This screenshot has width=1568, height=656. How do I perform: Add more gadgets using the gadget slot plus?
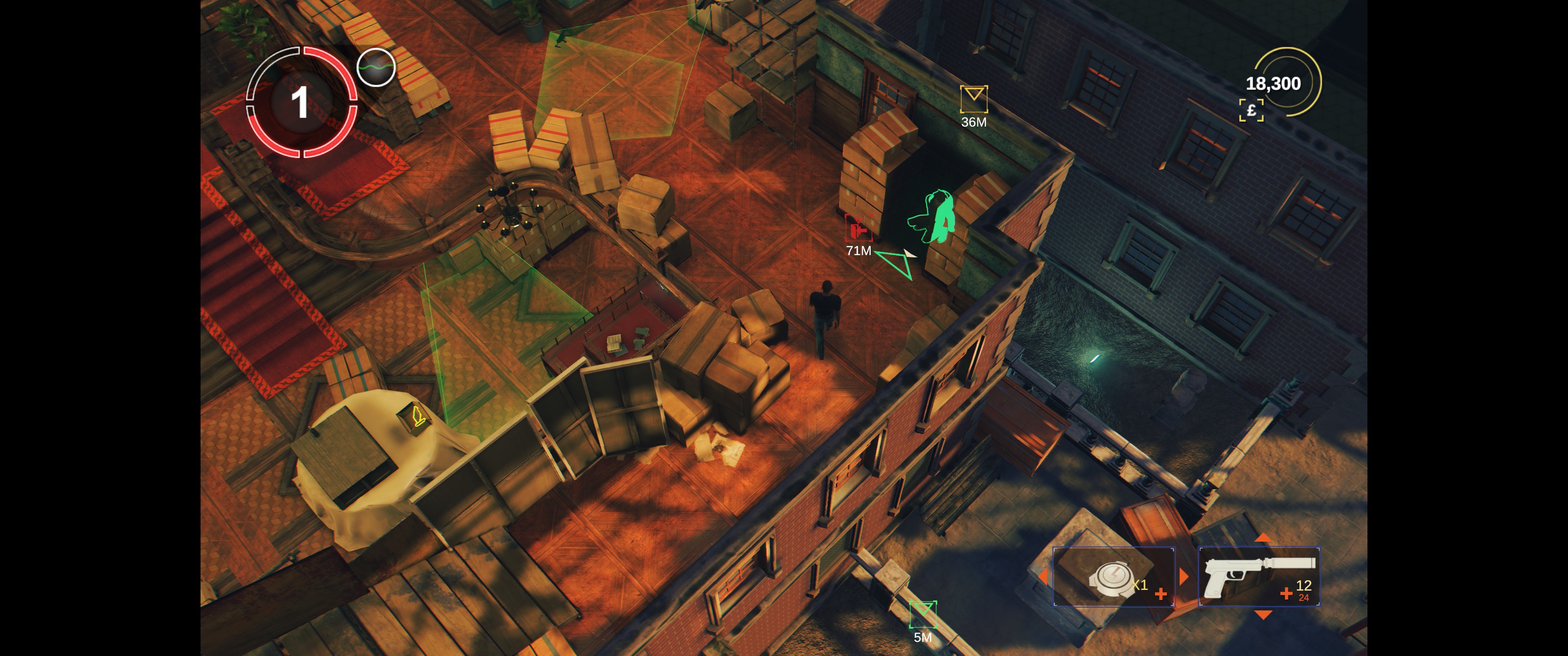(1161, 594)
